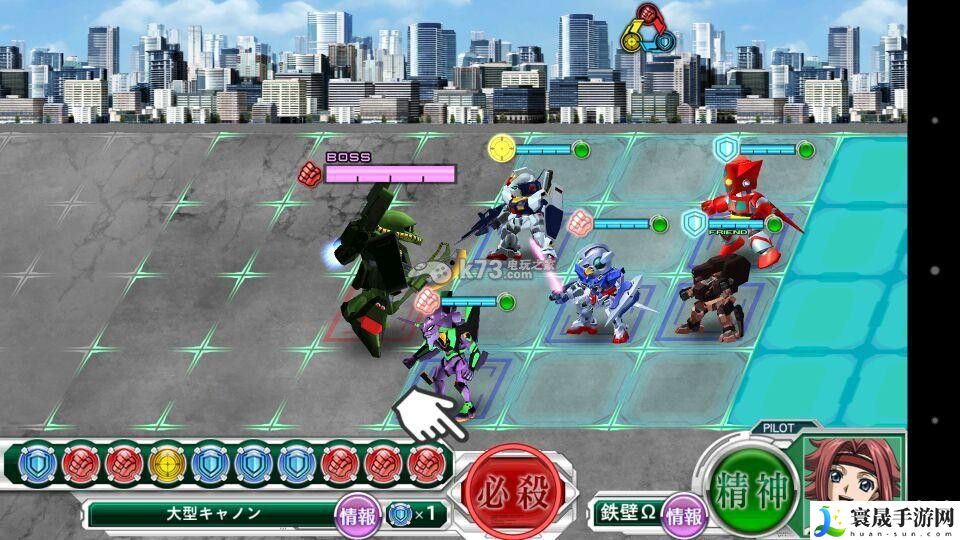Show 情報 info for 大型キャノン weapon
960x540 pixels.
358,515
